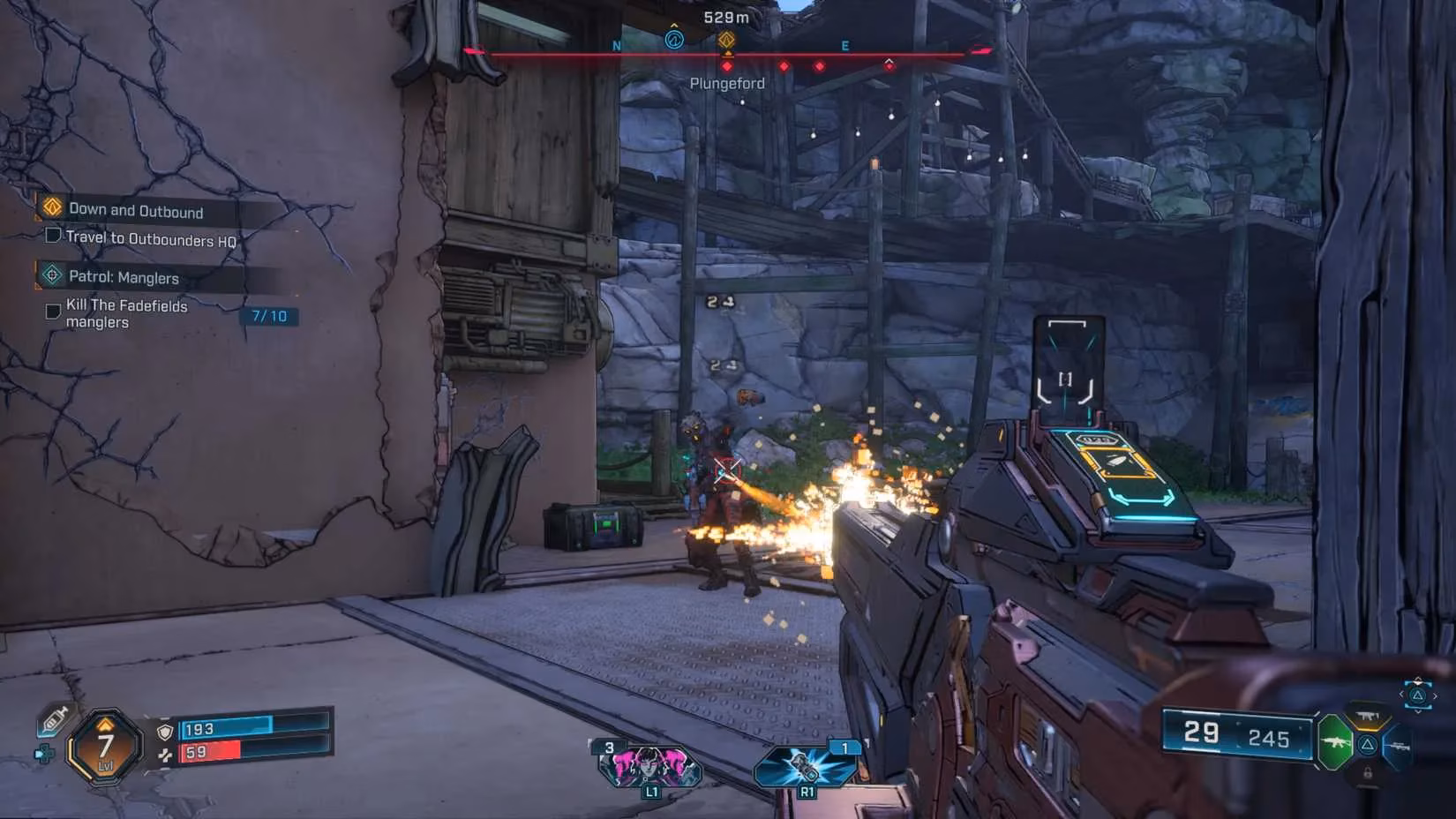Viewport: 1456px width, 819px height.
Task: Click the Plungeford location label
Action: click(727, 82)
